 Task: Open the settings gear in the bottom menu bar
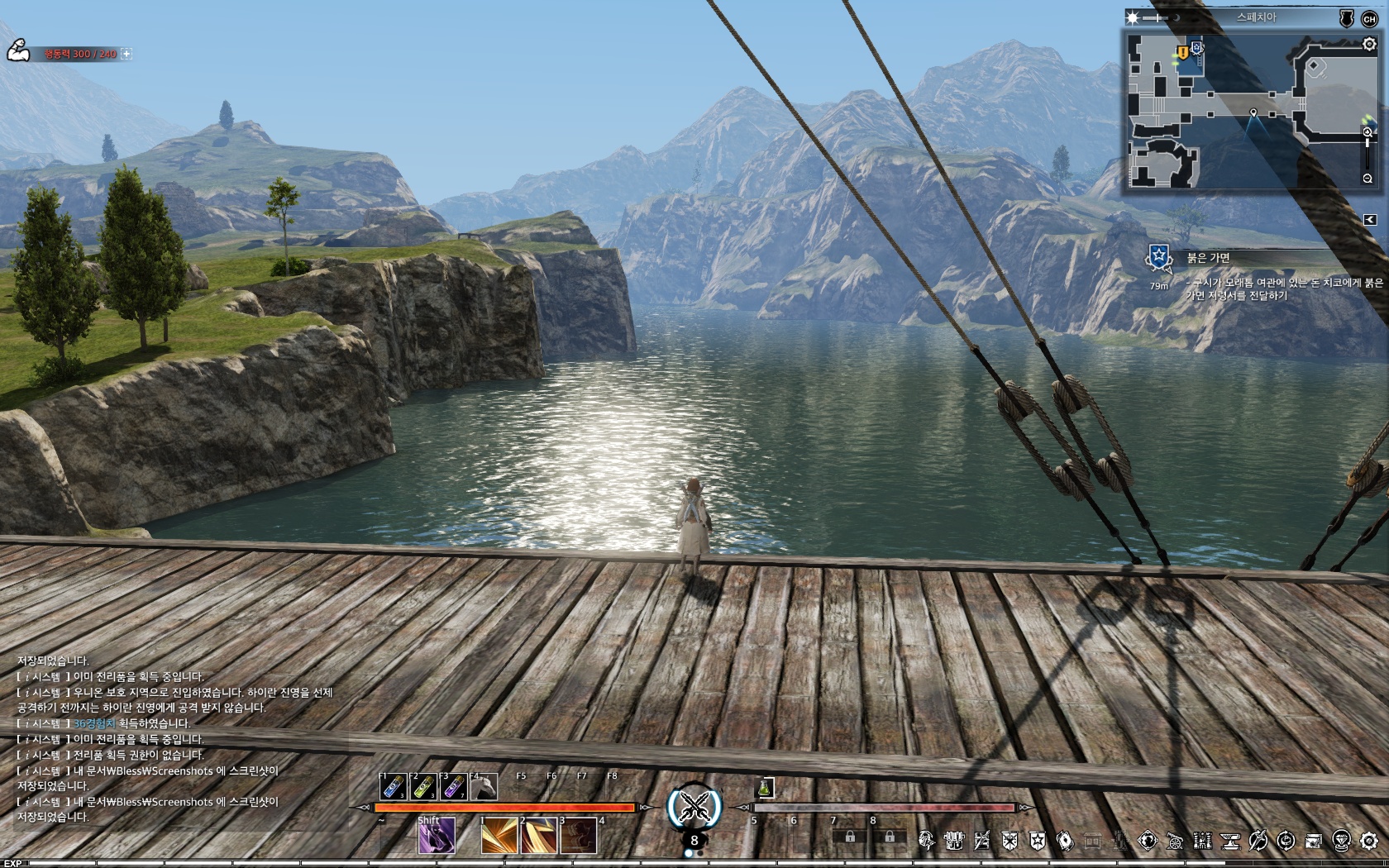pos(1369,841)
